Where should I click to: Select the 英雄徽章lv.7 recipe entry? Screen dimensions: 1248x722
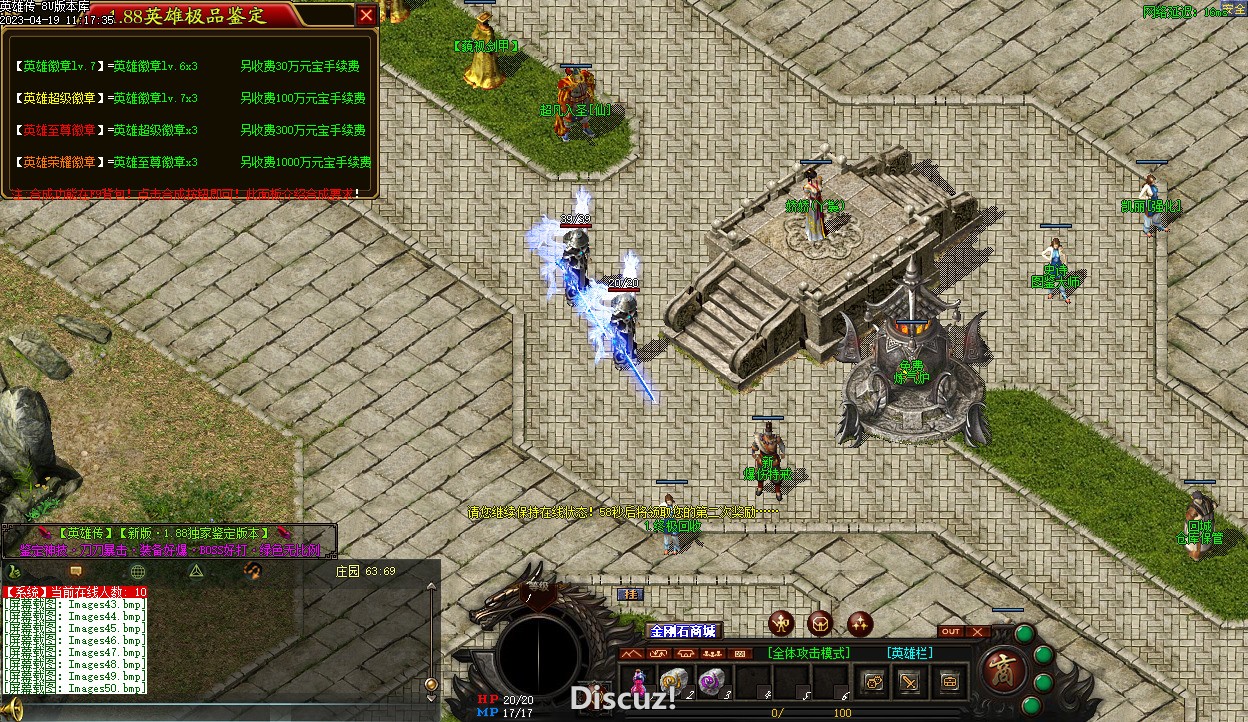[58, 67]
